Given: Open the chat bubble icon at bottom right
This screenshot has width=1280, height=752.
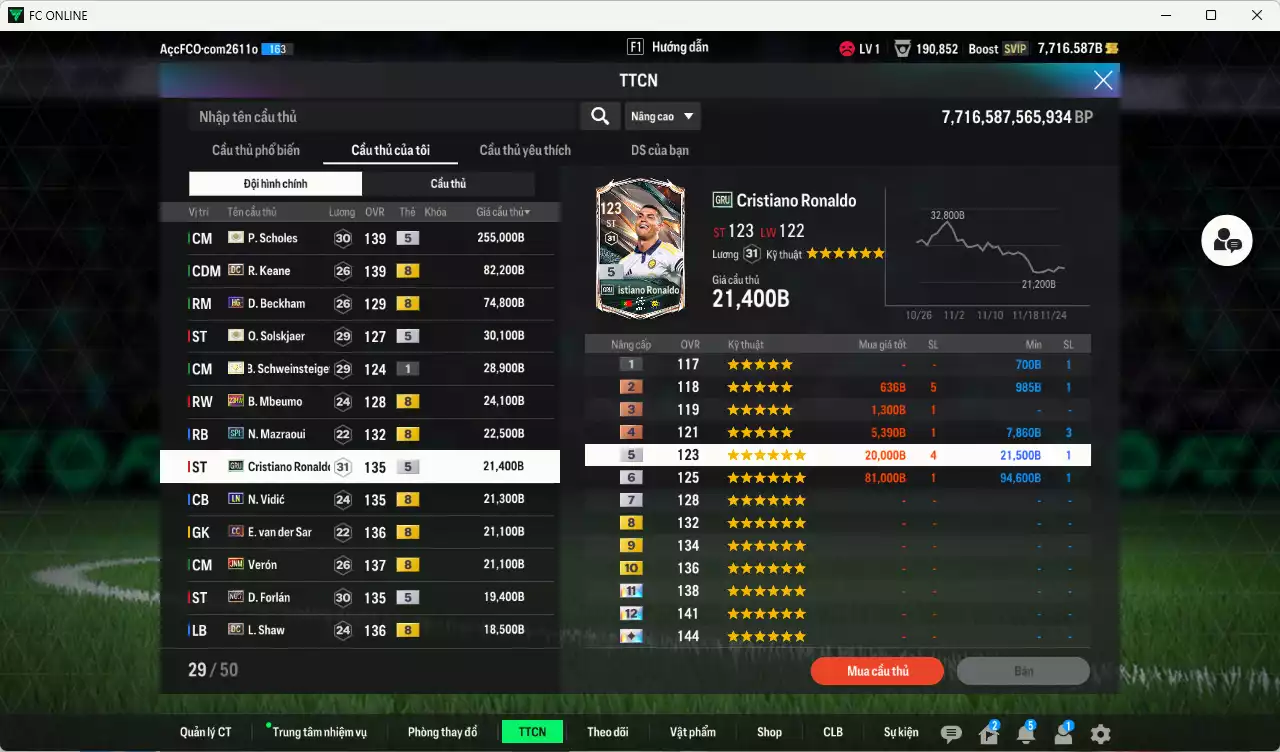Looking at the screenshot, I should (953, 735).
